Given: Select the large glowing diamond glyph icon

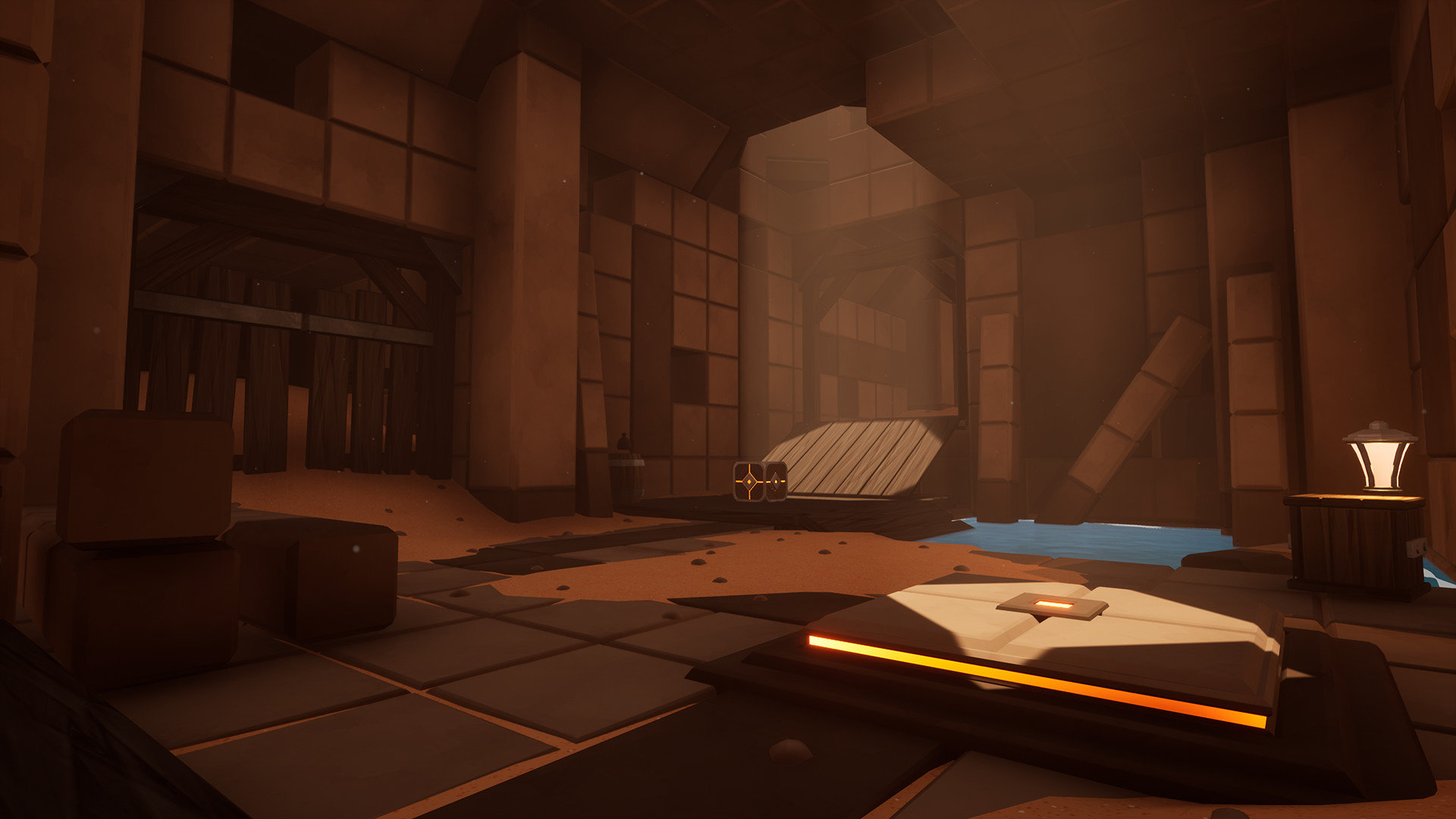Looking at the screenshot, I should tap(748, 482).
